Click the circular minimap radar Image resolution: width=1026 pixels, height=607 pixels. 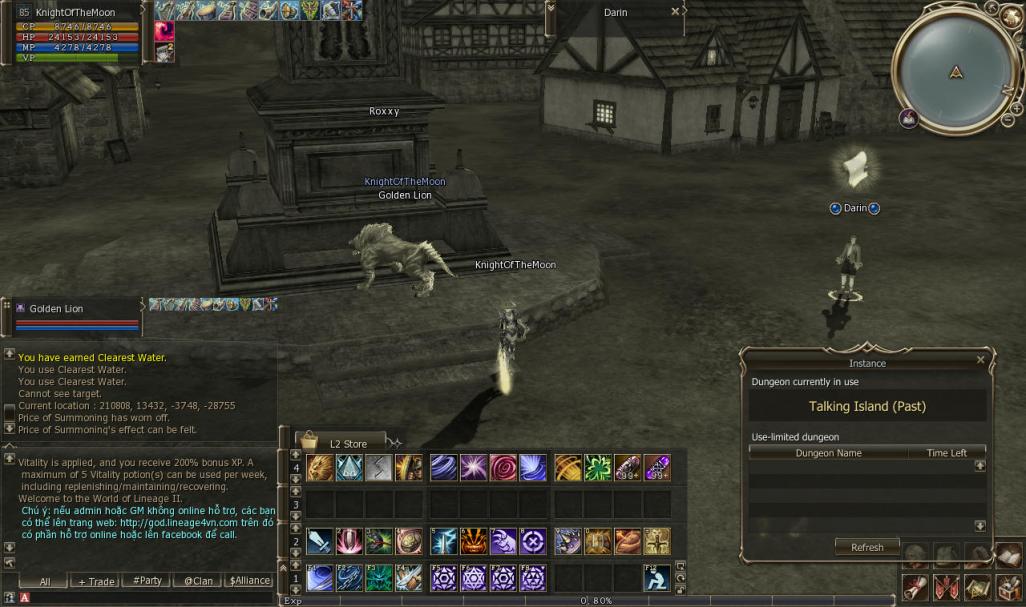pyautogui.click(x=957, y=72)
